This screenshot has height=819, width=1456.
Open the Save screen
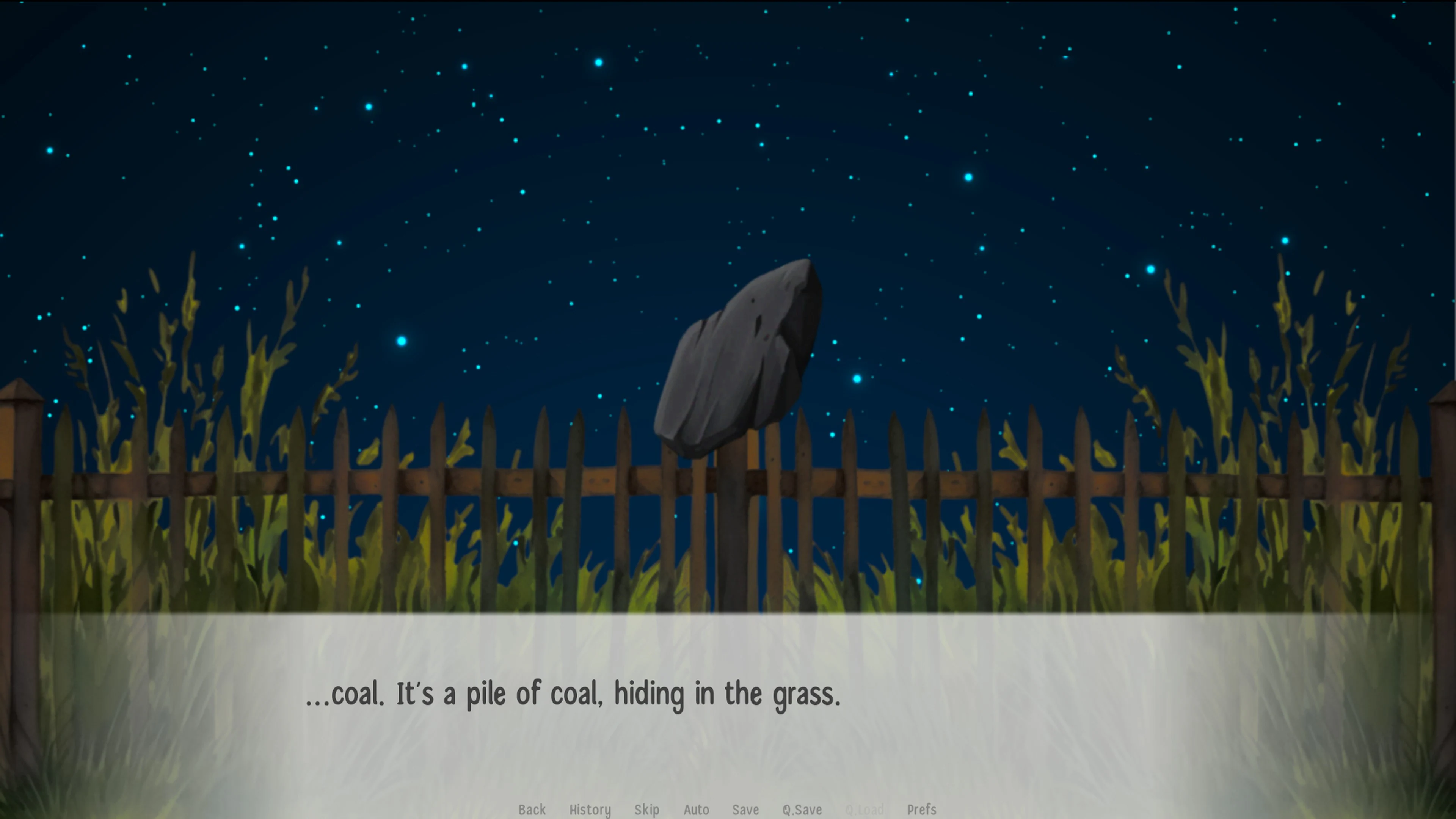pyautogui.click(x=745, y=810)
